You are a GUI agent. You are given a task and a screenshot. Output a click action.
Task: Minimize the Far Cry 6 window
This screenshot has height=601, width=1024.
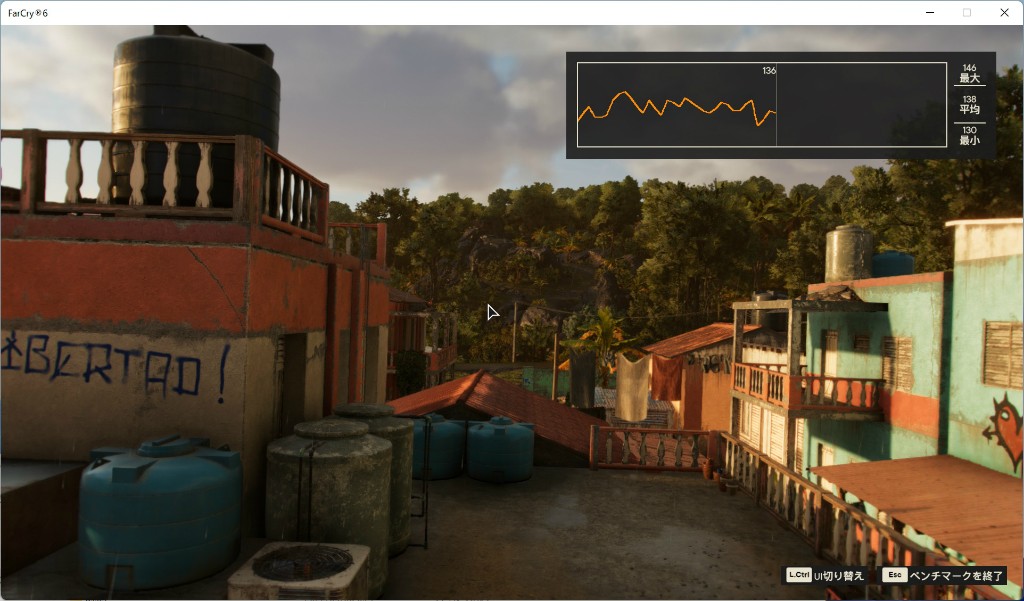click(x=929, y=13)
